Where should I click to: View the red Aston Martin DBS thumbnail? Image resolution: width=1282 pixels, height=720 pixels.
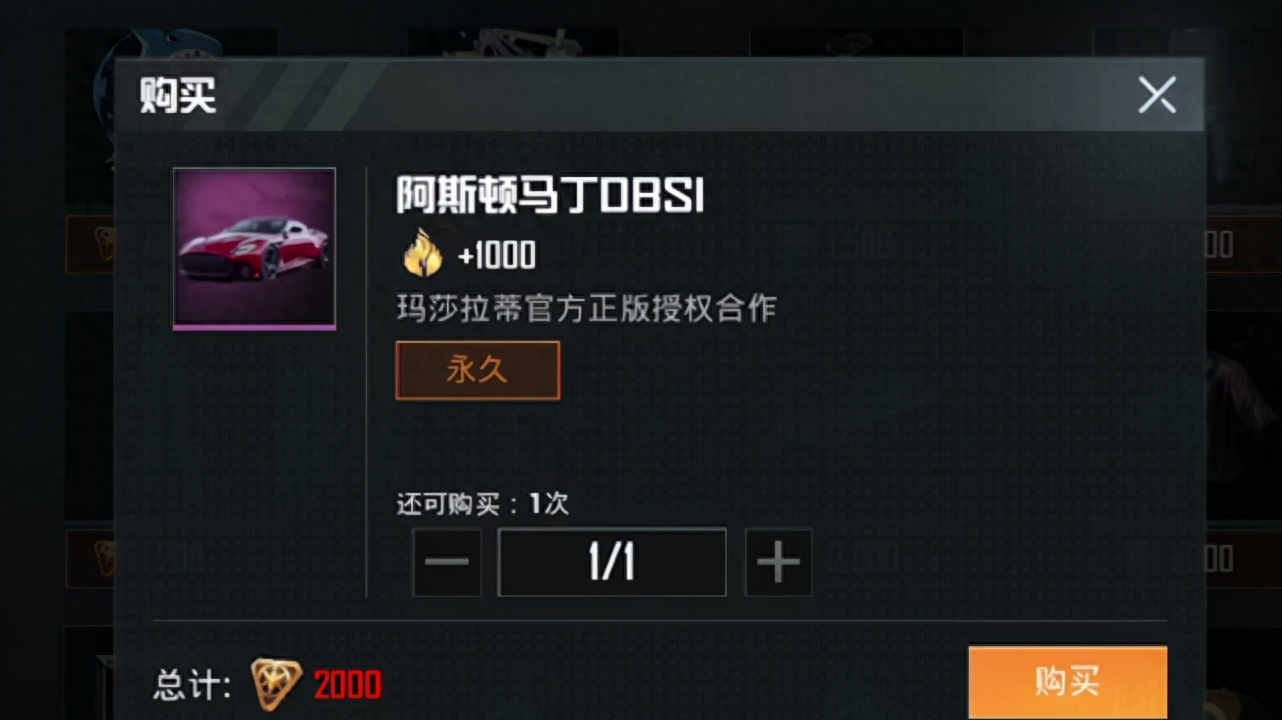pyautogui.click(x=253, y=248)
